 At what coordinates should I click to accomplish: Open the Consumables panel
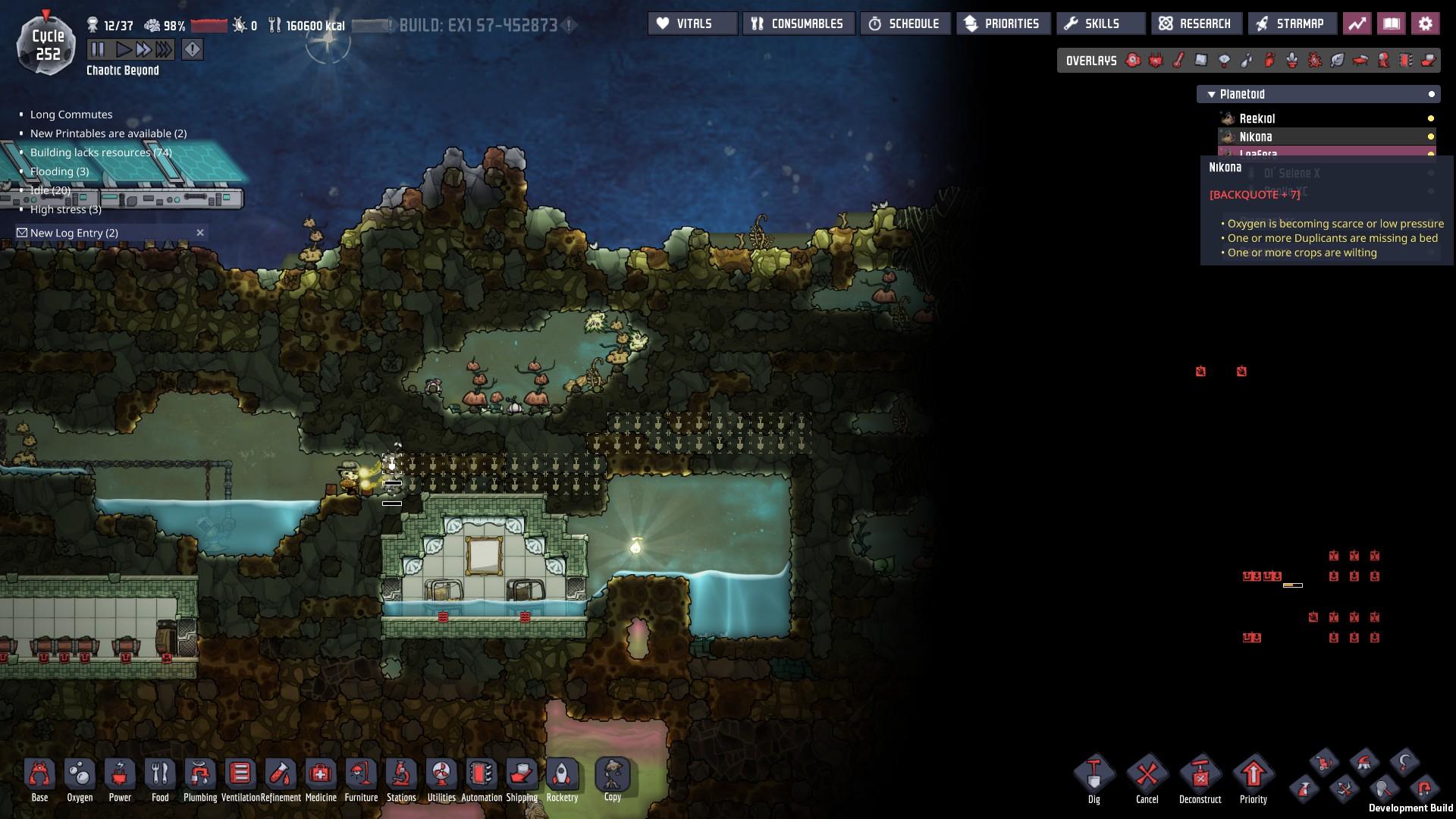[799, 24]
